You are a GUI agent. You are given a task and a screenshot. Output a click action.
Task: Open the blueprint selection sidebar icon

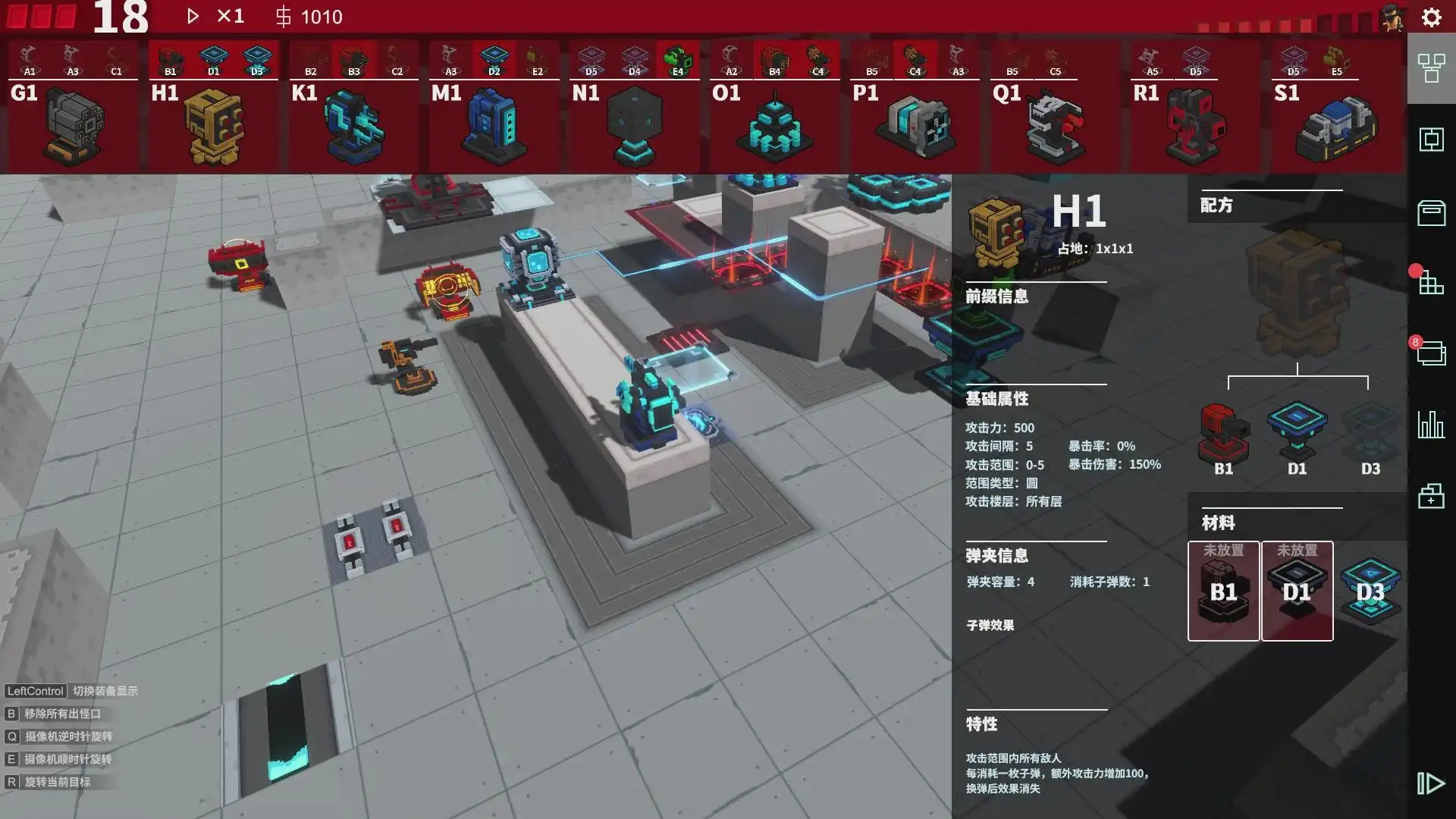1430,140
